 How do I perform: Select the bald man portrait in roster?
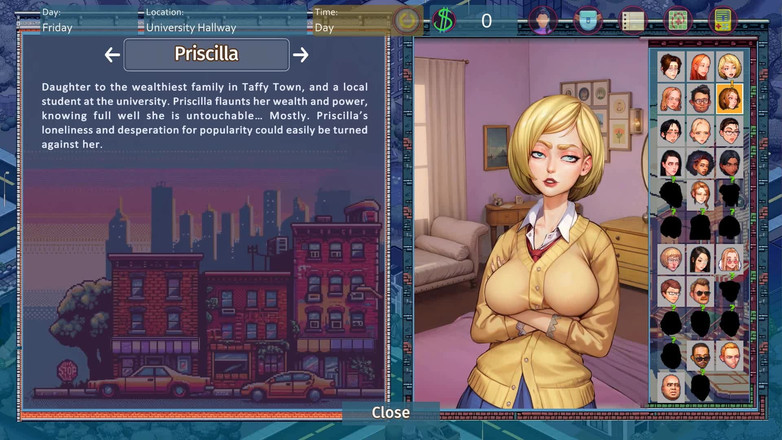[x=671, y=386]
